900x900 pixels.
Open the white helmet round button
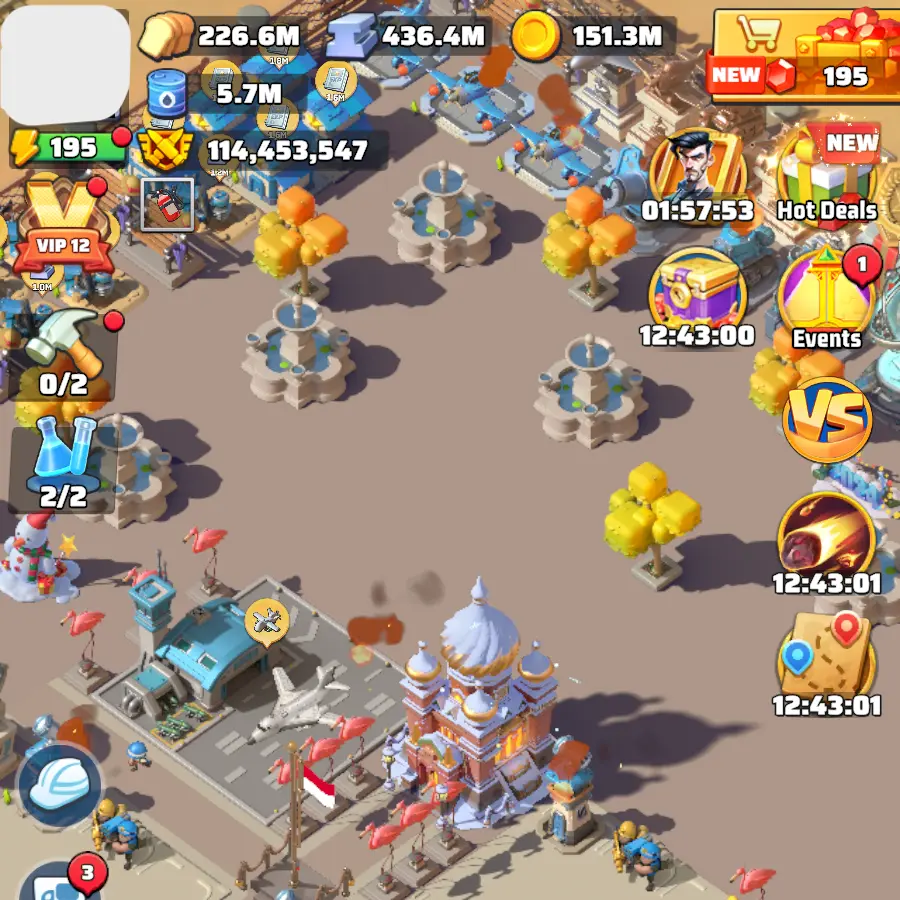click(x=60, y=785)
